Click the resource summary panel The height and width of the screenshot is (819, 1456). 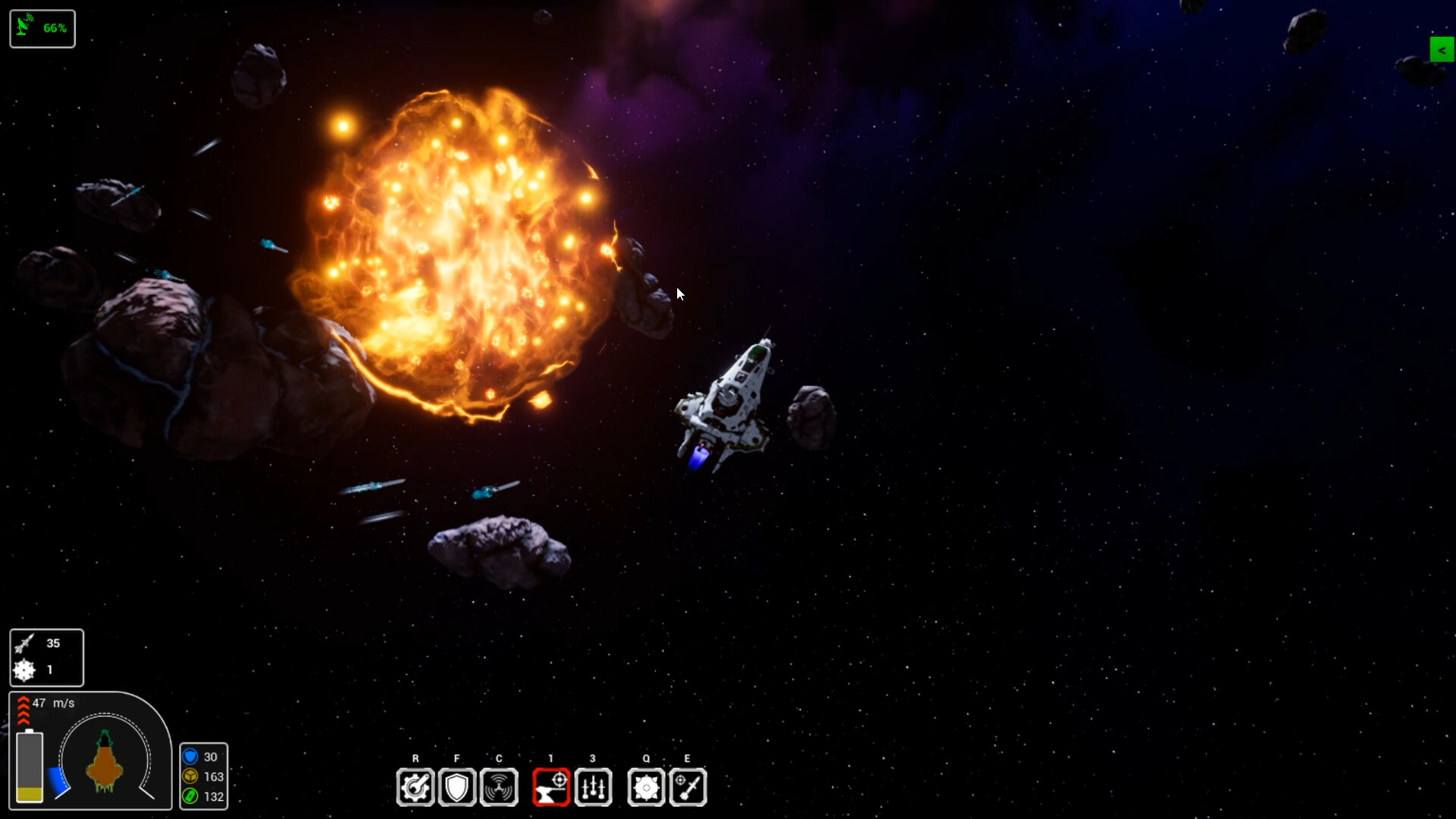pos(204,777)
